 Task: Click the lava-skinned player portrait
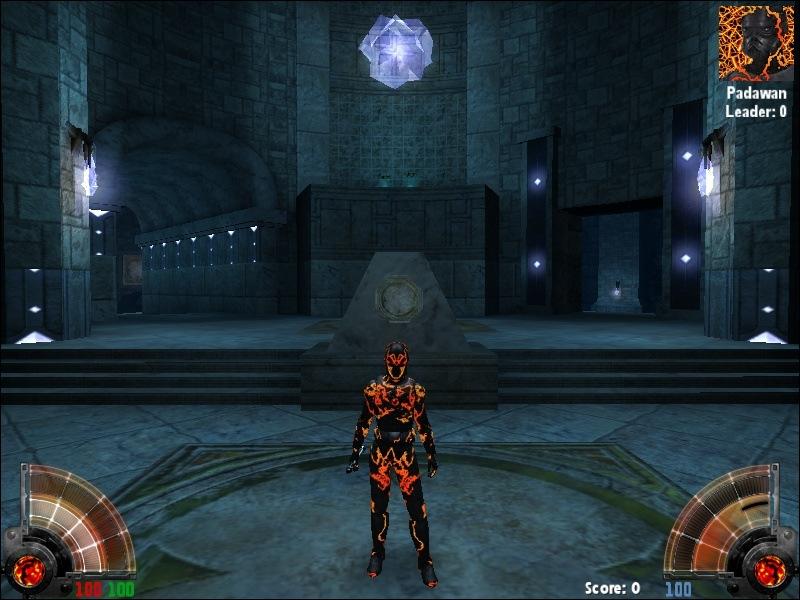[x=755, y=42]
